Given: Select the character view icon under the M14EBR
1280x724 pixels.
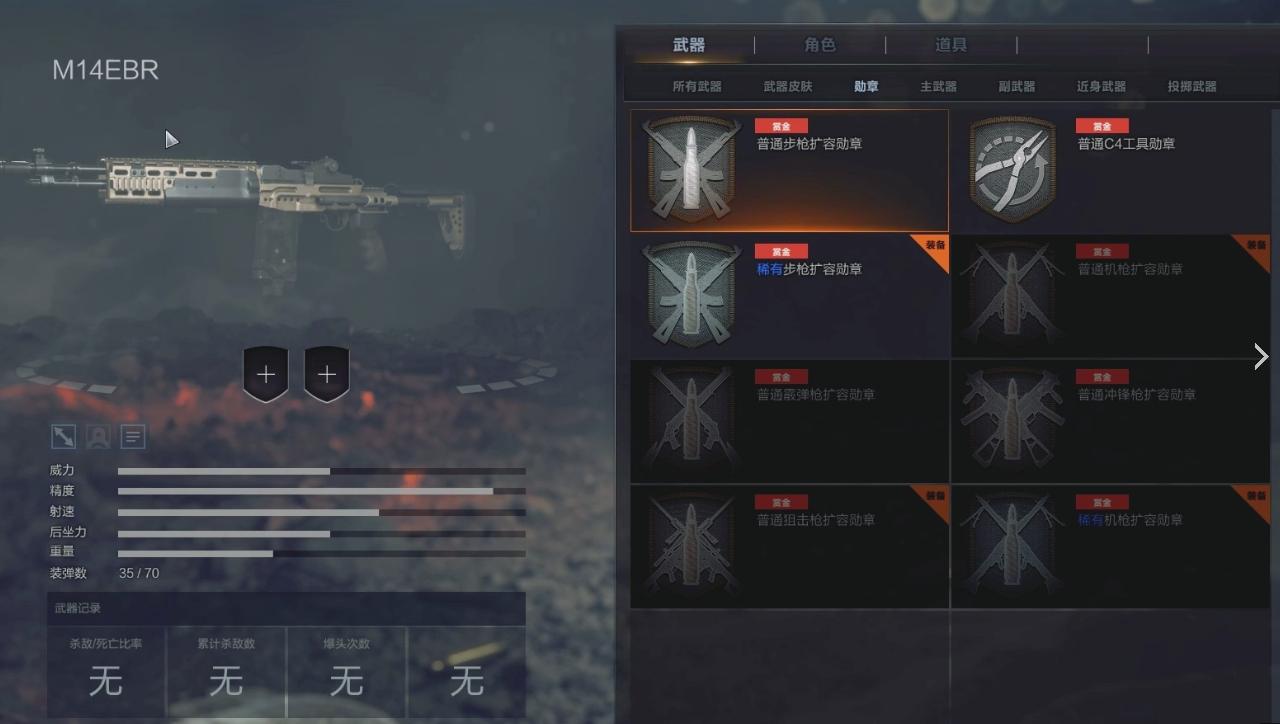Looking at the screenshot, I should 97,435.
